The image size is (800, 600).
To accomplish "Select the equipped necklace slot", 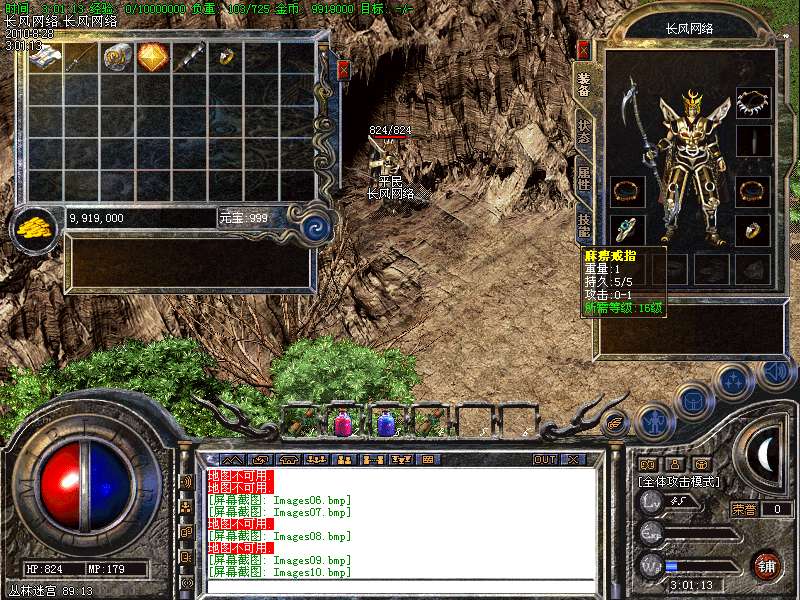I will coord(753,101).
